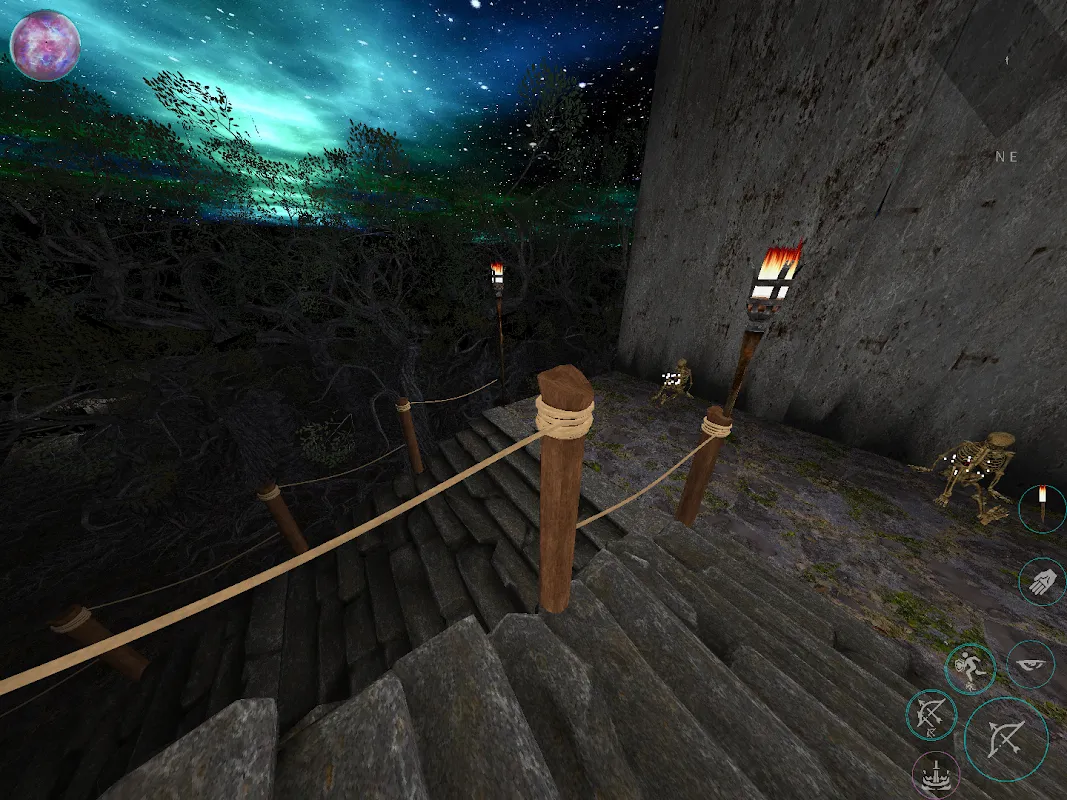Toggle the eye stealth button

(x=1030, y=664)
